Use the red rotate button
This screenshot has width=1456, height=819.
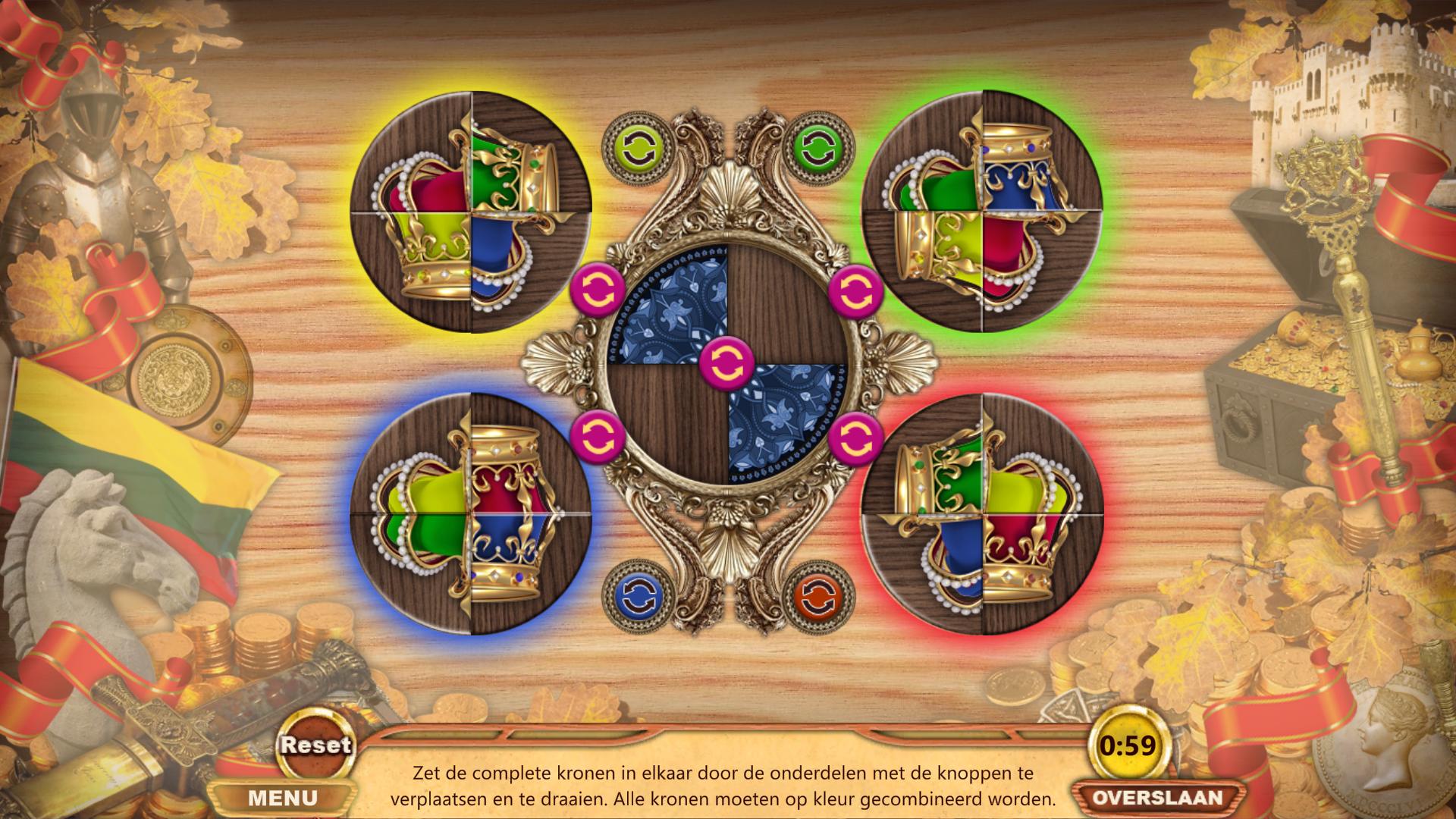815,596
